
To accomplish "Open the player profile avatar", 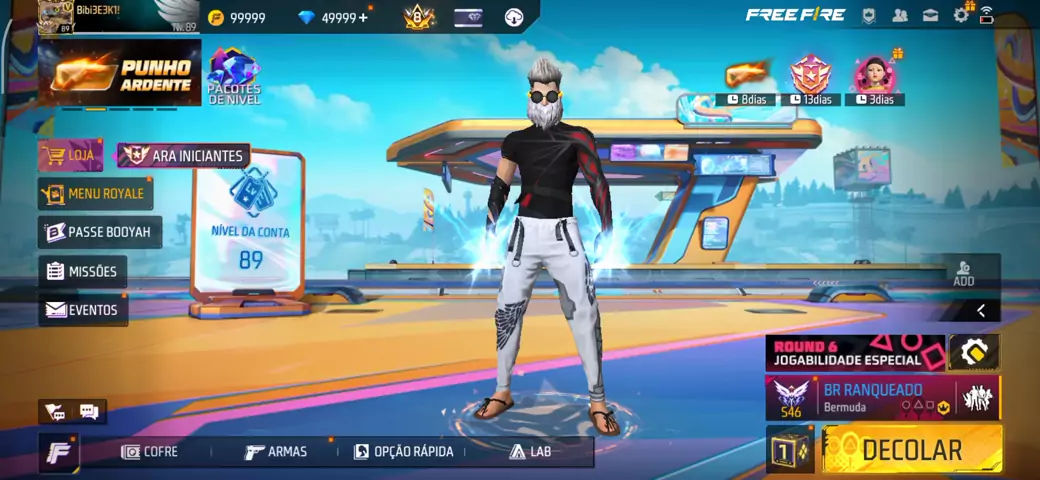I will point(56,17).
